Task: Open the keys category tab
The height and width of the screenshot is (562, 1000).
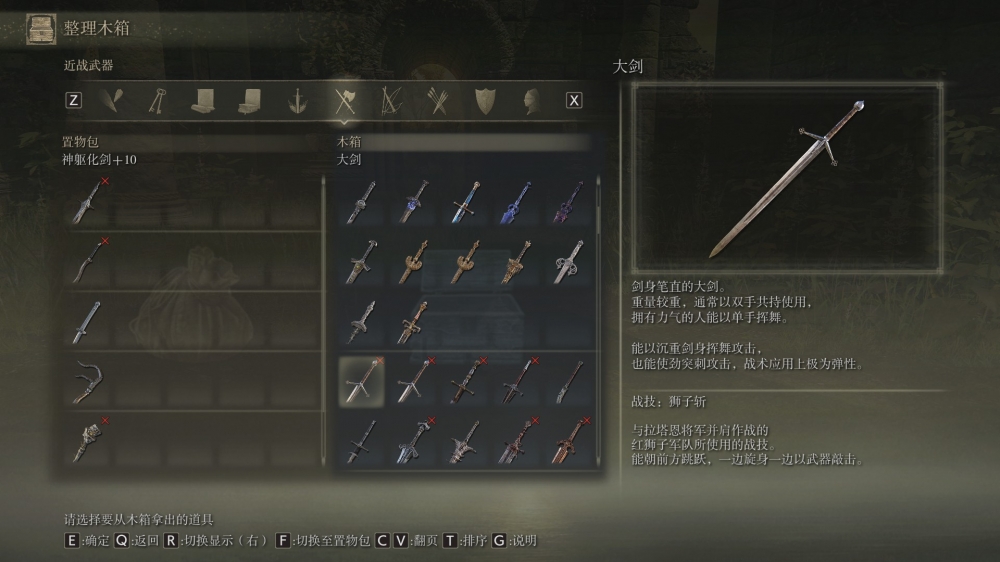Action: tap(157, 100)
